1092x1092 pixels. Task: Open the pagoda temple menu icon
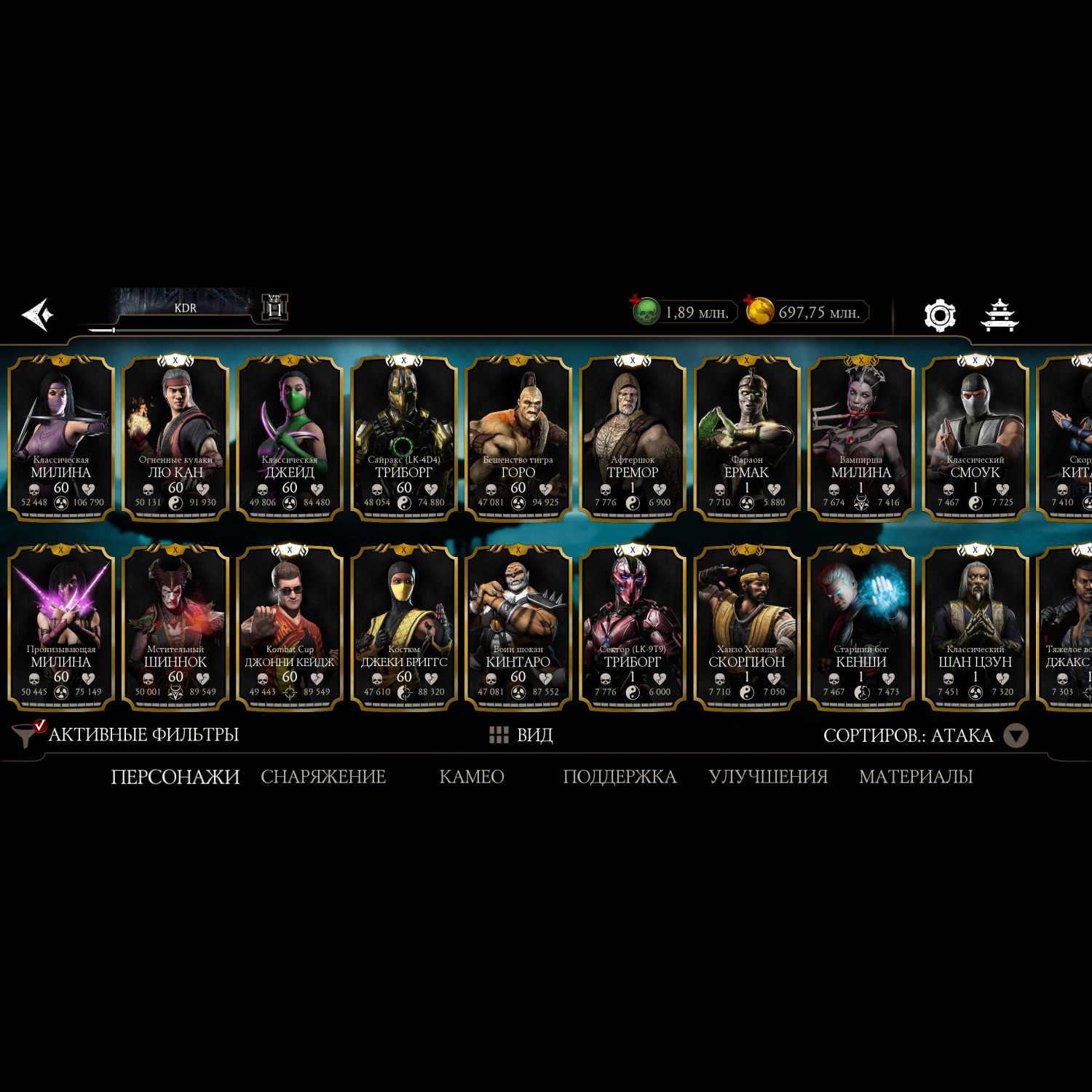[1000, 315]
